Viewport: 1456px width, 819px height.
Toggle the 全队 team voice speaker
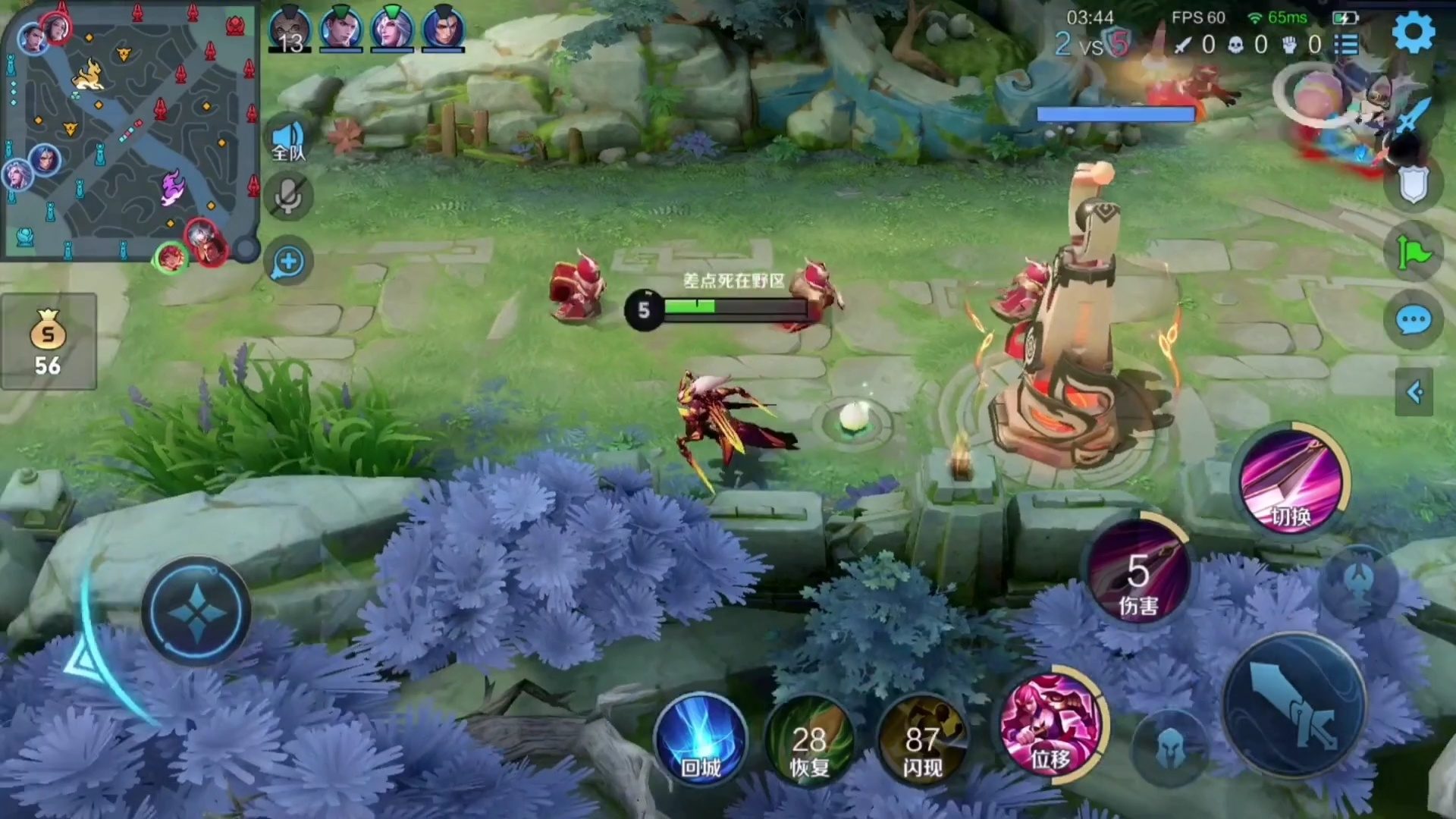(288, 141)
